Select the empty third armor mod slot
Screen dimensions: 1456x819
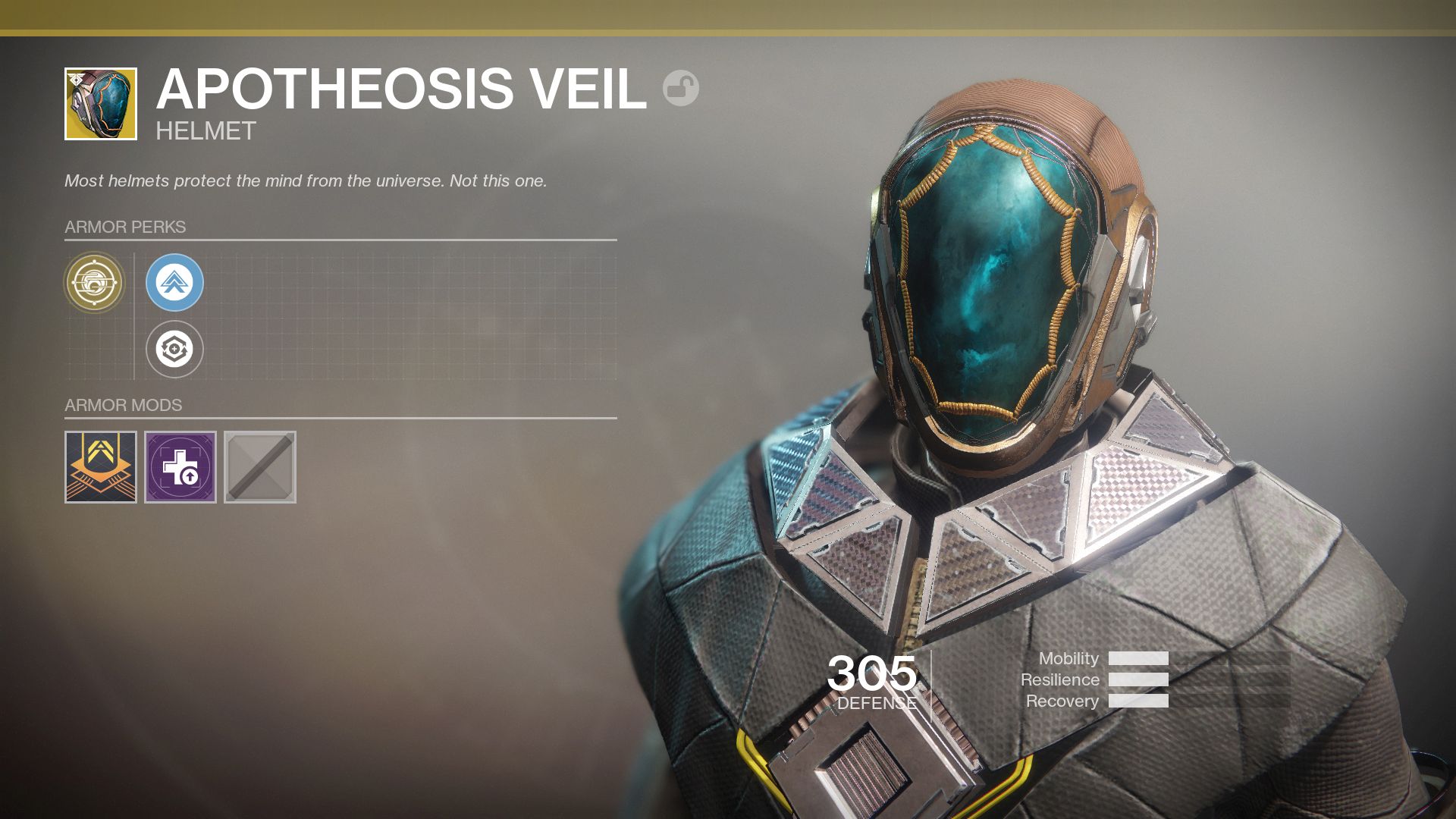(259, 468)
